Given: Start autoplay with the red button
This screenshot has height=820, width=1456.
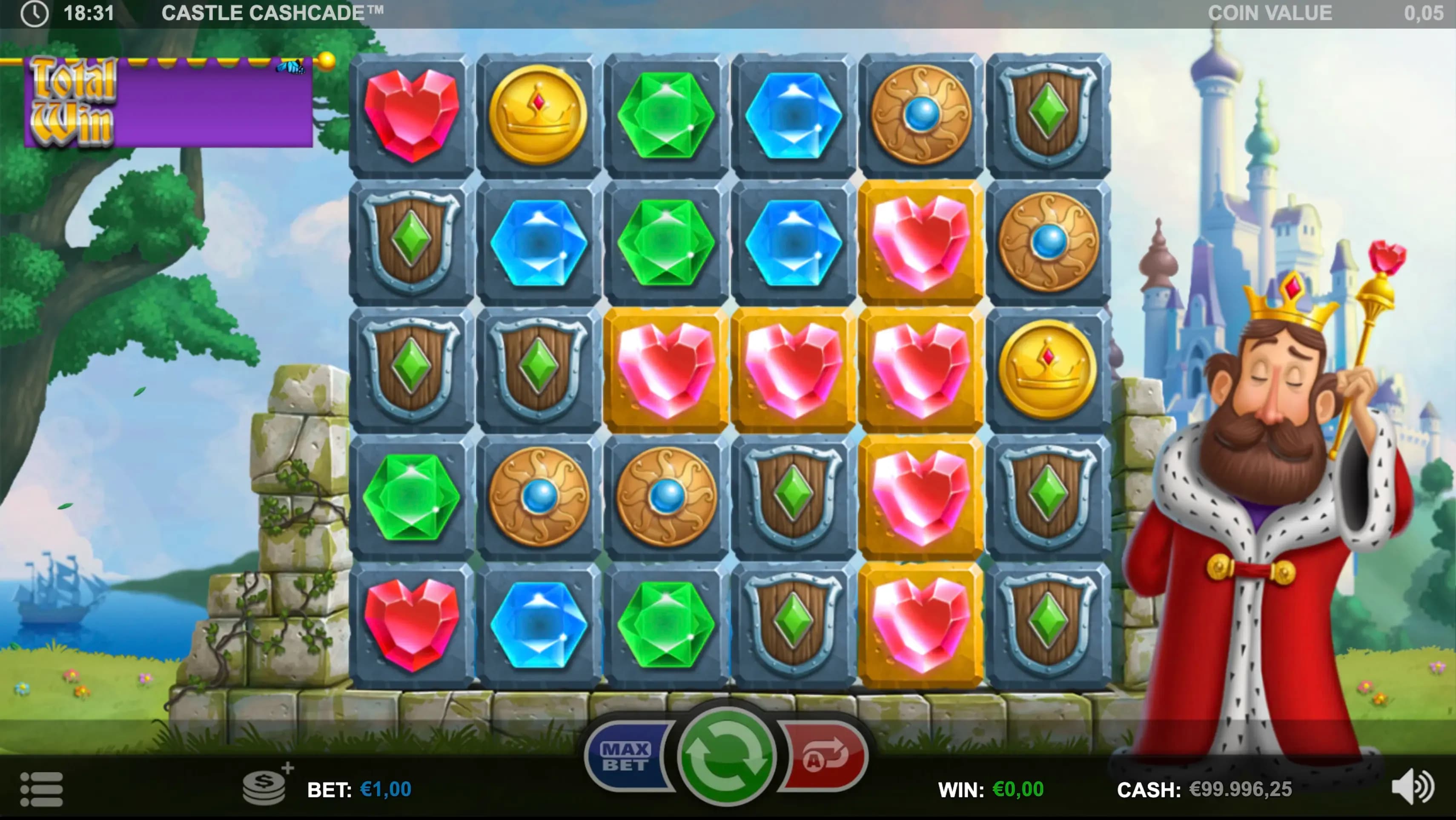Looking at the screenshot, I should pyautogui.click(x=825, y=757).
